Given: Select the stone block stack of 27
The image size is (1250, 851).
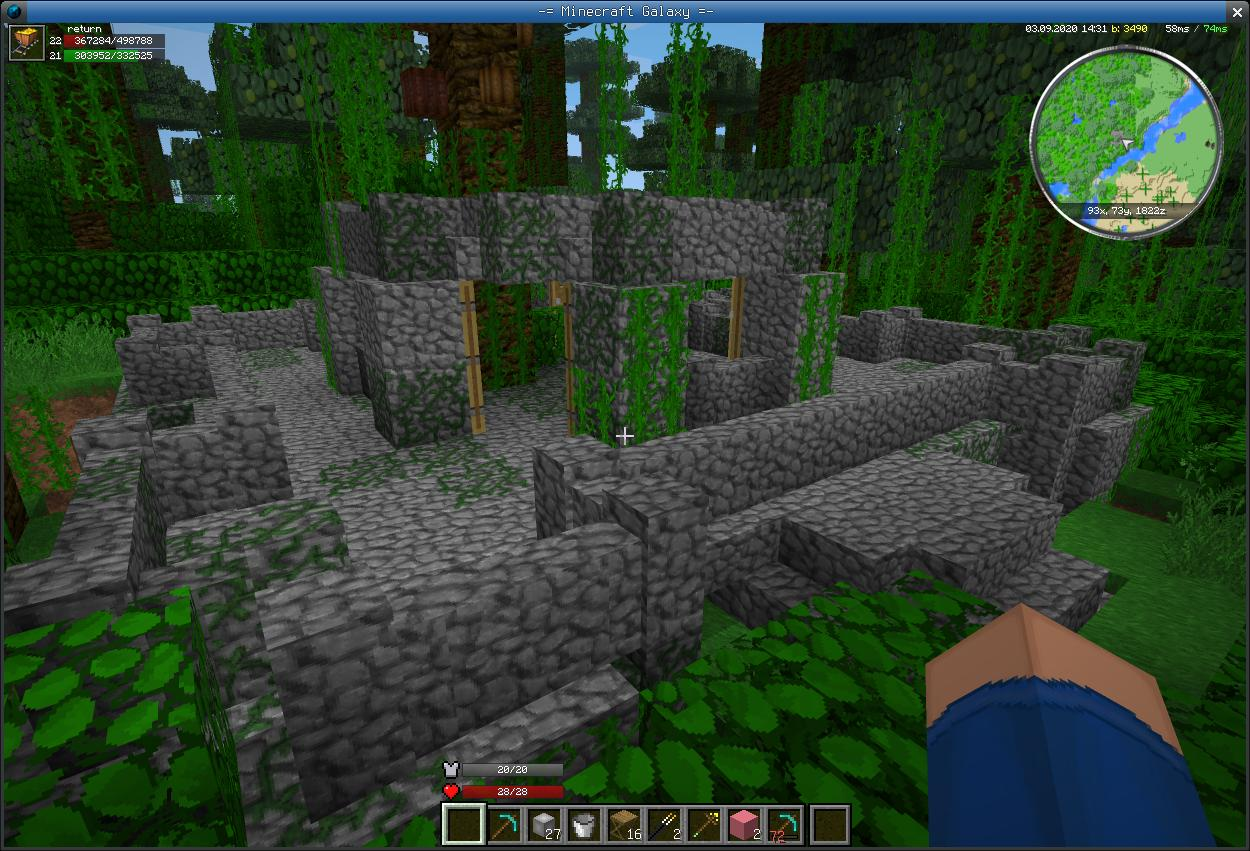Looking at the screenshot, I should [x=543, y=825].
